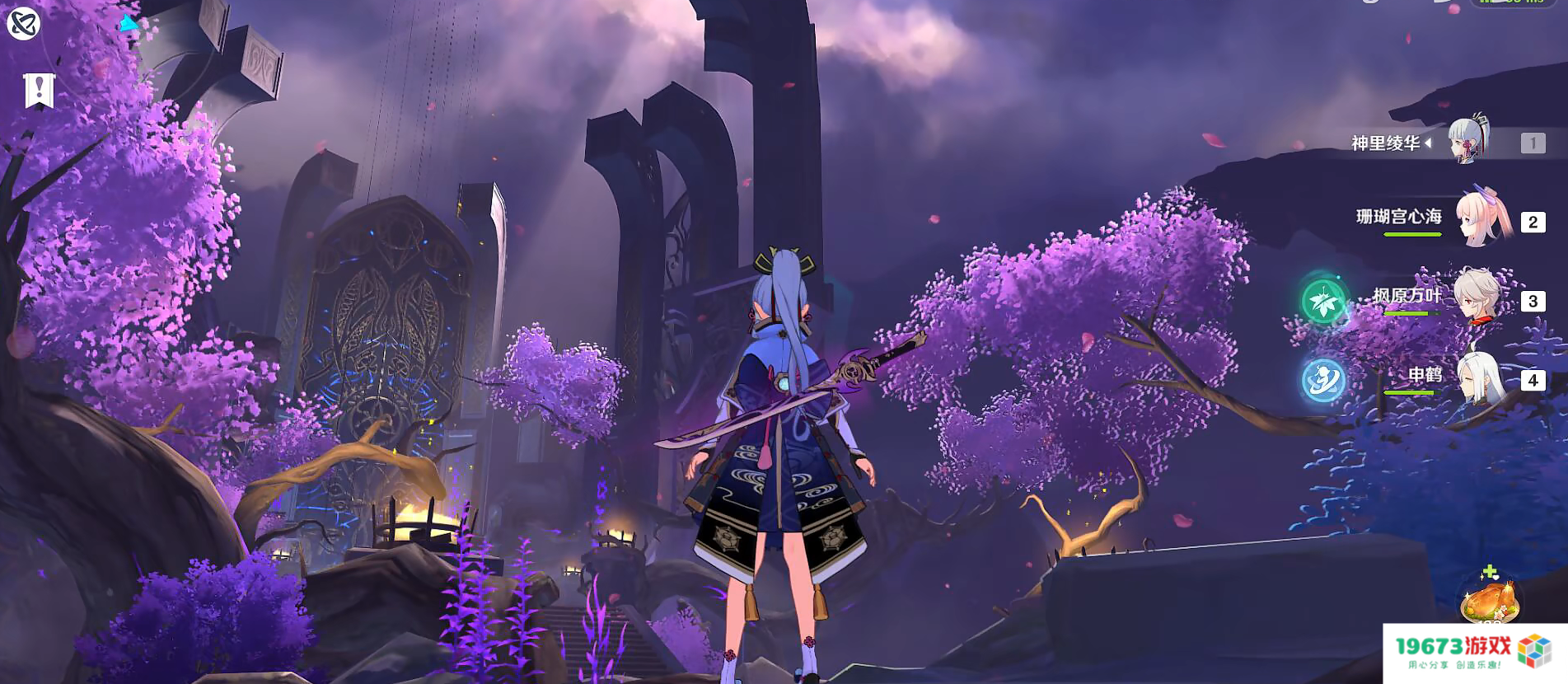The width and height of the screenshot is (1568, 684).
Task: Open the Paimon menu icon
Action: pyautogui.click(x=23, y=23)
